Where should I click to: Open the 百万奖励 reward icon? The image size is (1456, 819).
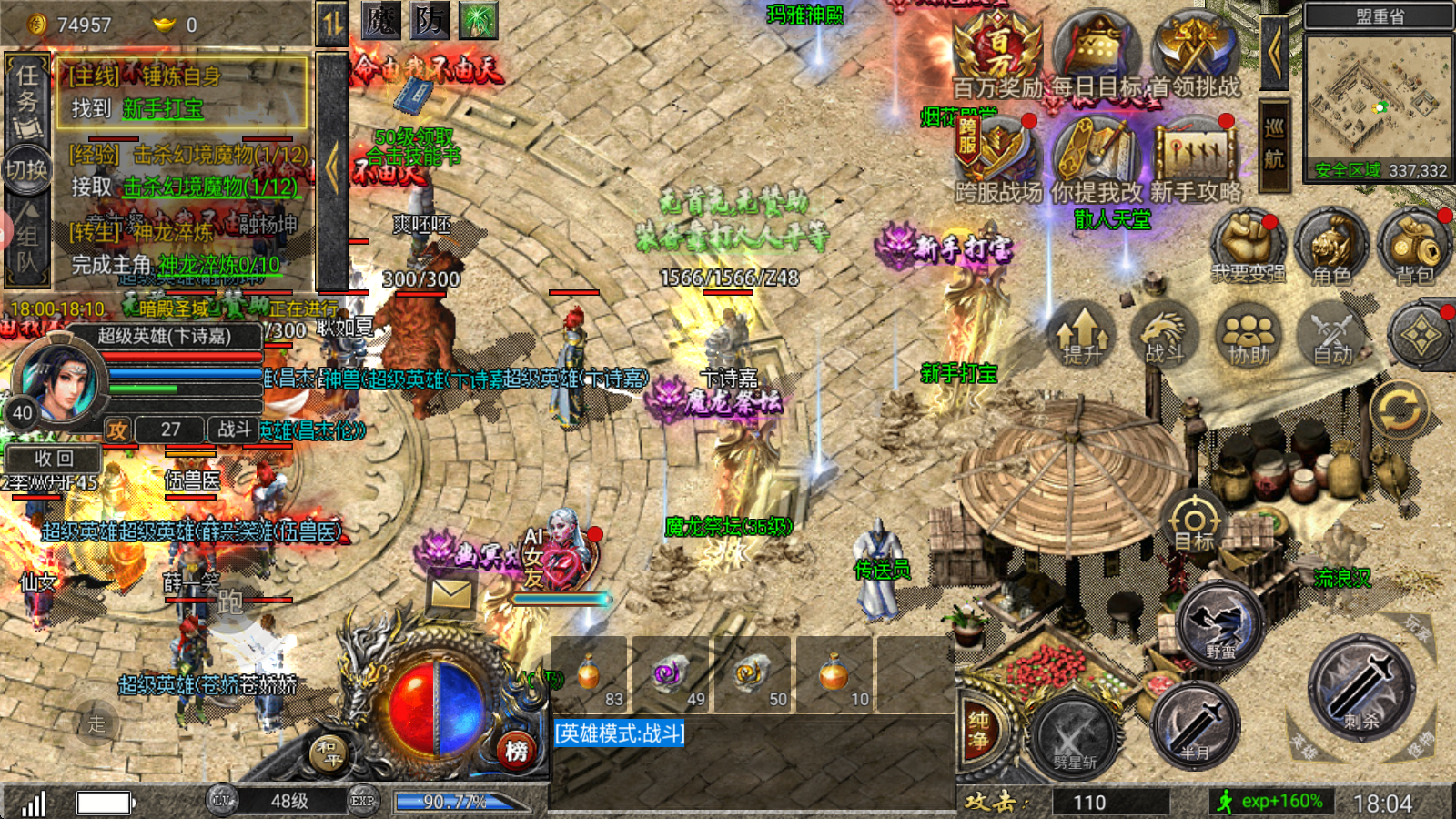pos(997,53)
